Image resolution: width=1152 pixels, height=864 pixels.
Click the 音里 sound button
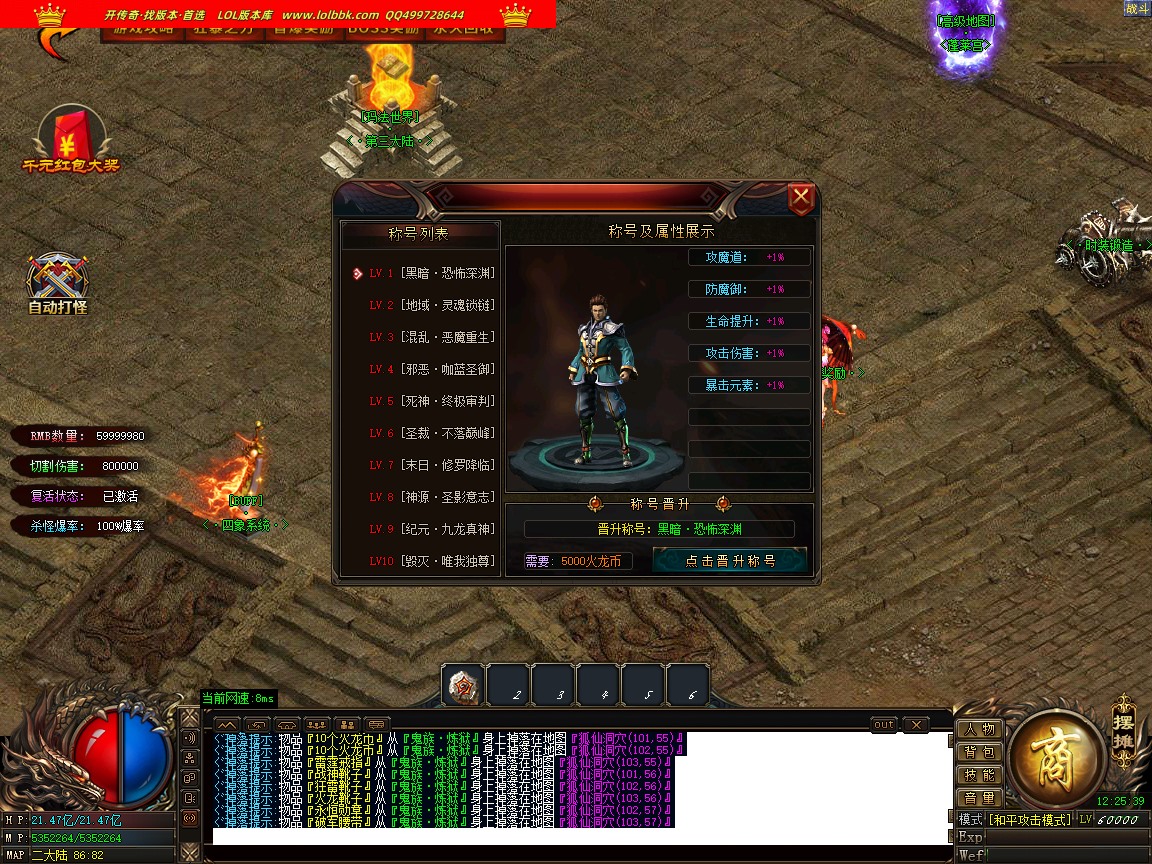click(980, 798)
